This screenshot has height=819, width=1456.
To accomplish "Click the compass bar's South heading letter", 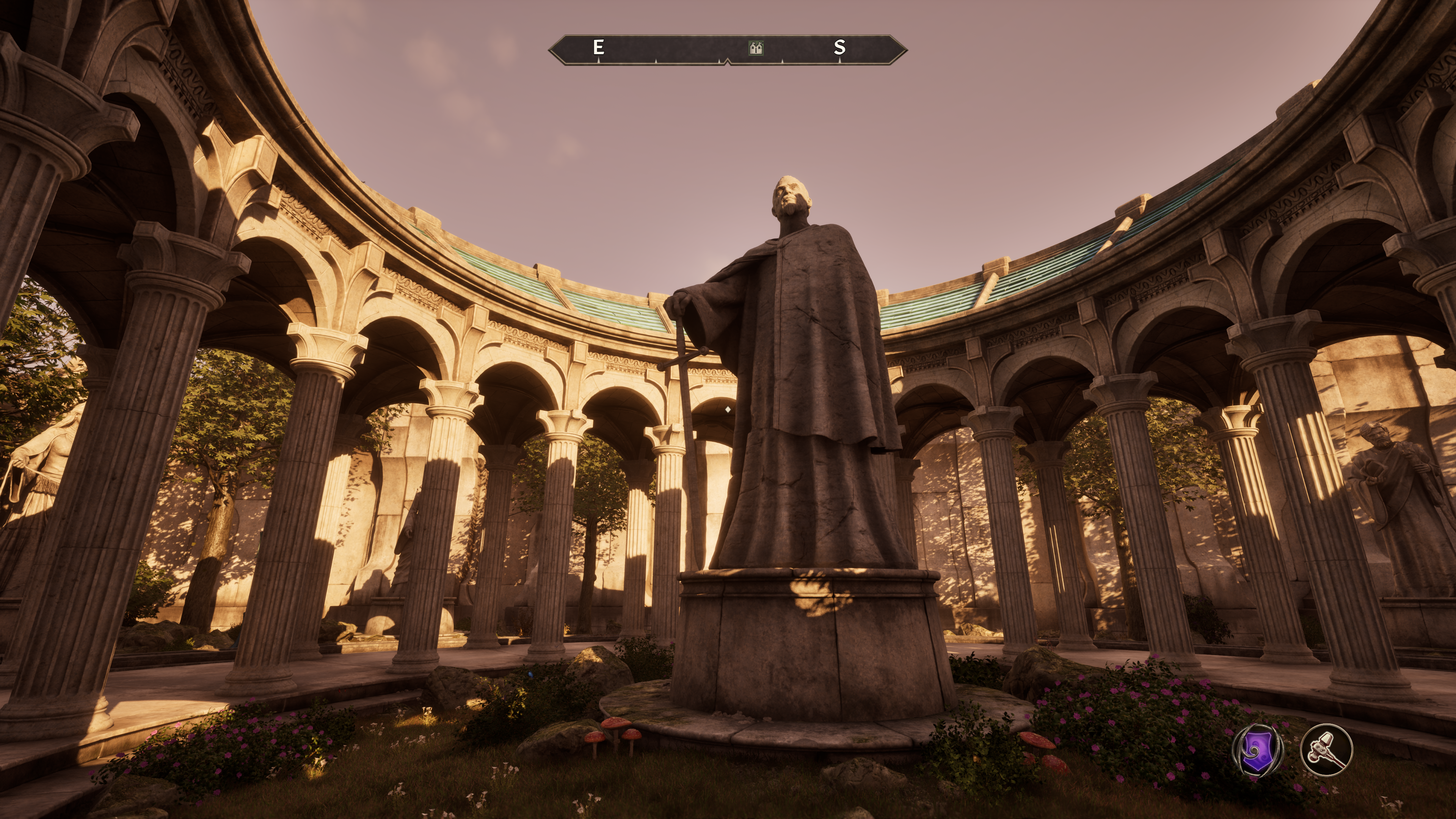I will [x=840, y=47].
